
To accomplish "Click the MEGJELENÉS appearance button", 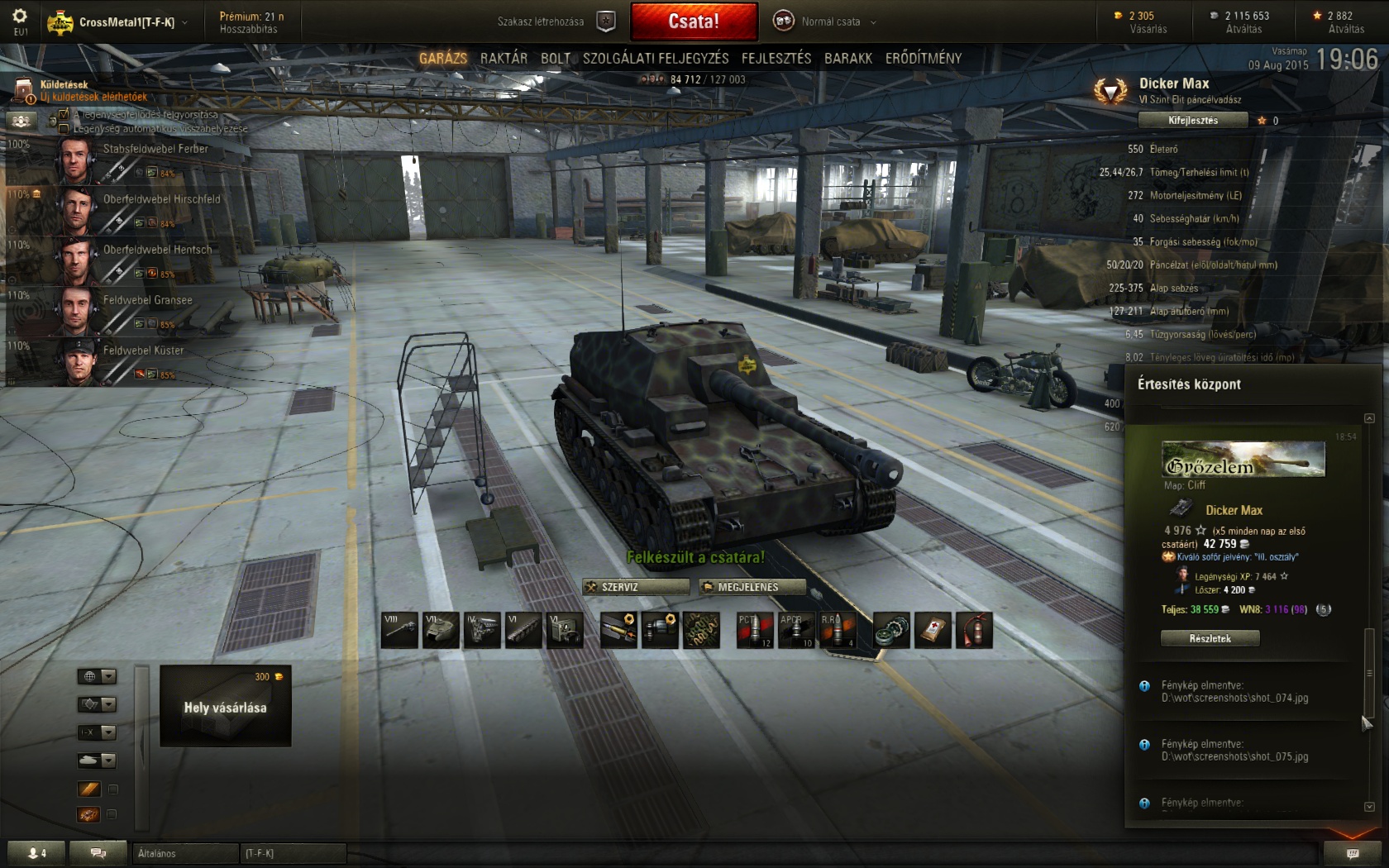I will (x=752, y=587).
